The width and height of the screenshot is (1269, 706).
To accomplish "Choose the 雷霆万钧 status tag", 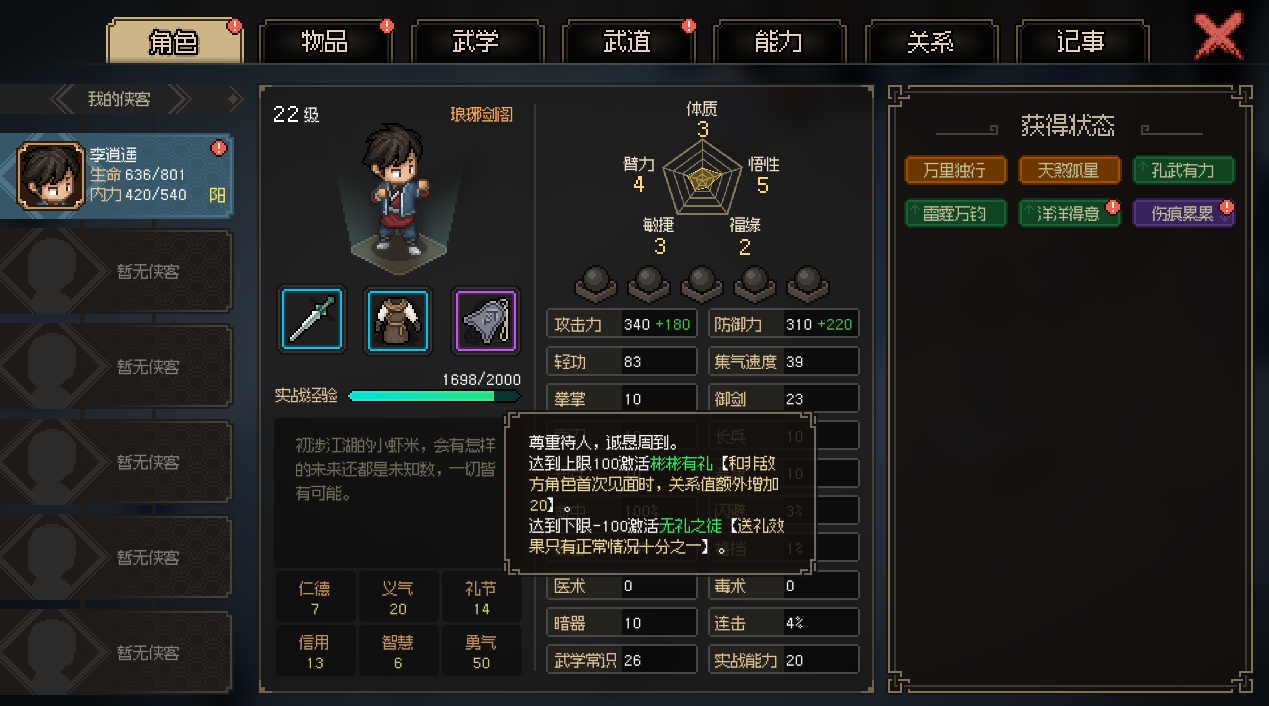I will tap(954, 213).
